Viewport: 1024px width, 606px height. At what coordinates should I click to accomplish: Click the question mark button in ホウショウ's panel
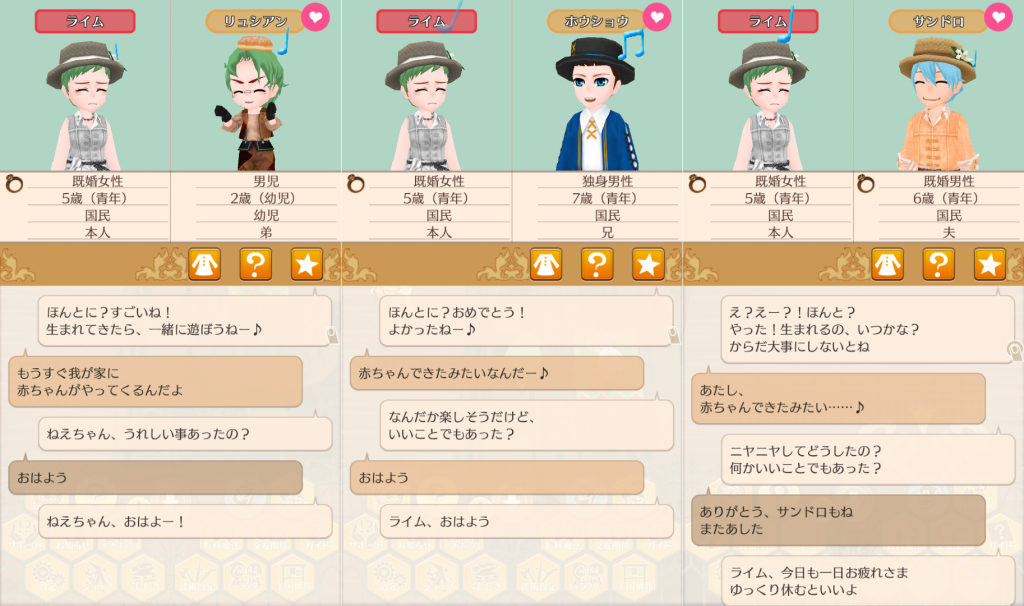pyautogui.click(x=597, y=264)
